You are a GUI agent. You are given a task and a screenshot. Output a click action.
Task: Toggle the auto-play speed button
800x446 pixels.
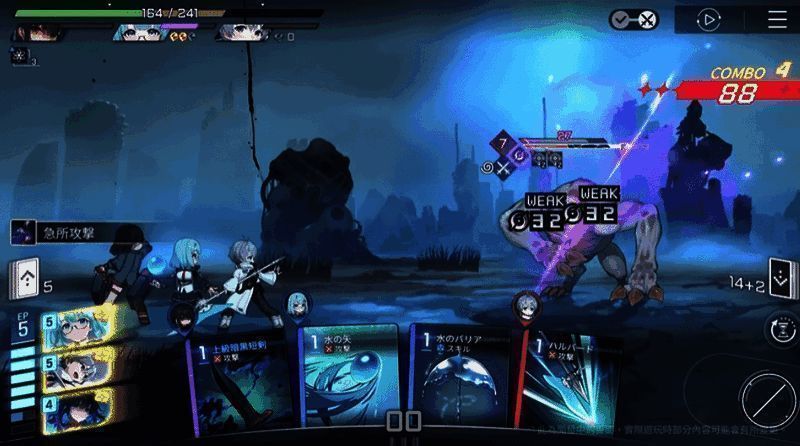(709, 19)
